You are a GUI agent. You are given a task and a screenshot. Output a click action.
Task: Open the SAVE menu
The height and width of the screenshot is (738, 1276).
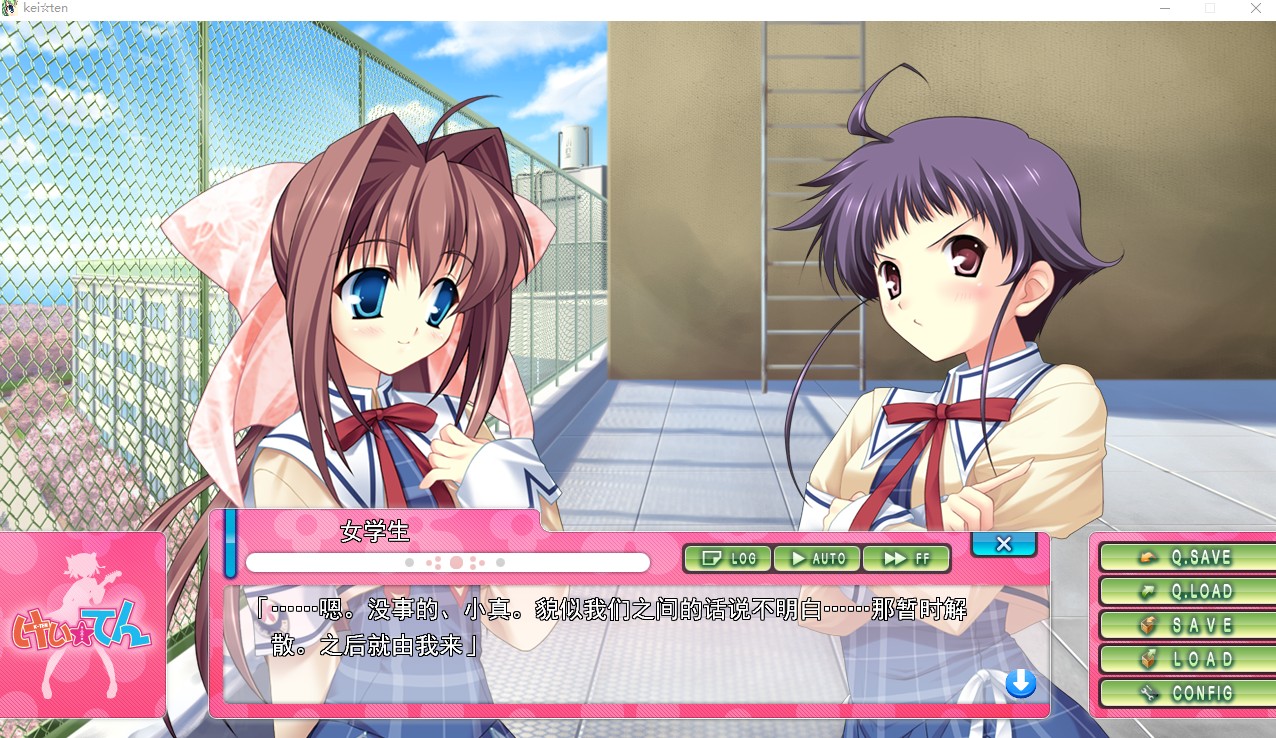coord(1186,625)
